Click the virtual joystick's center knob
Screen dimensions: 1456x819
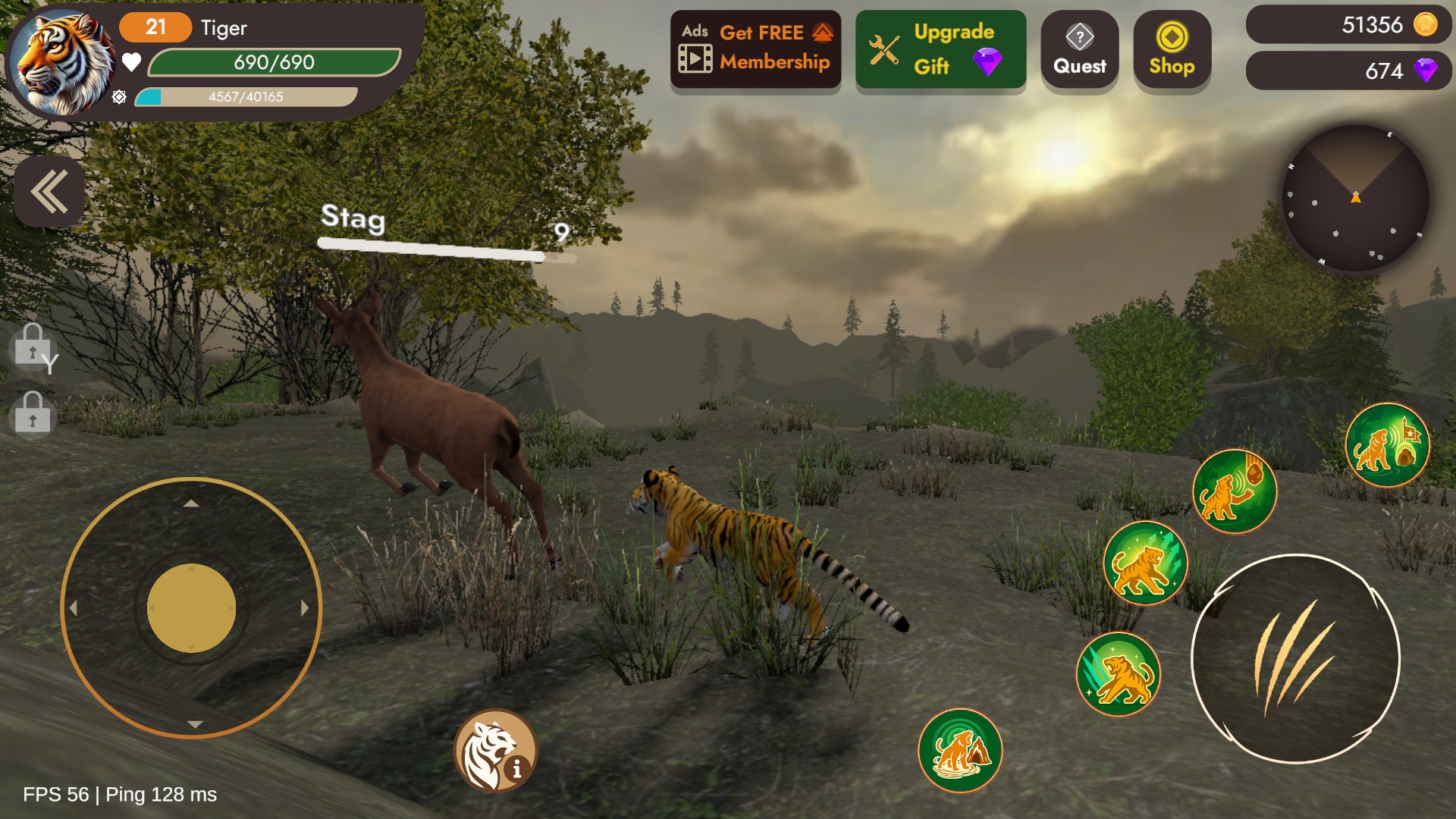pos(191,608)
